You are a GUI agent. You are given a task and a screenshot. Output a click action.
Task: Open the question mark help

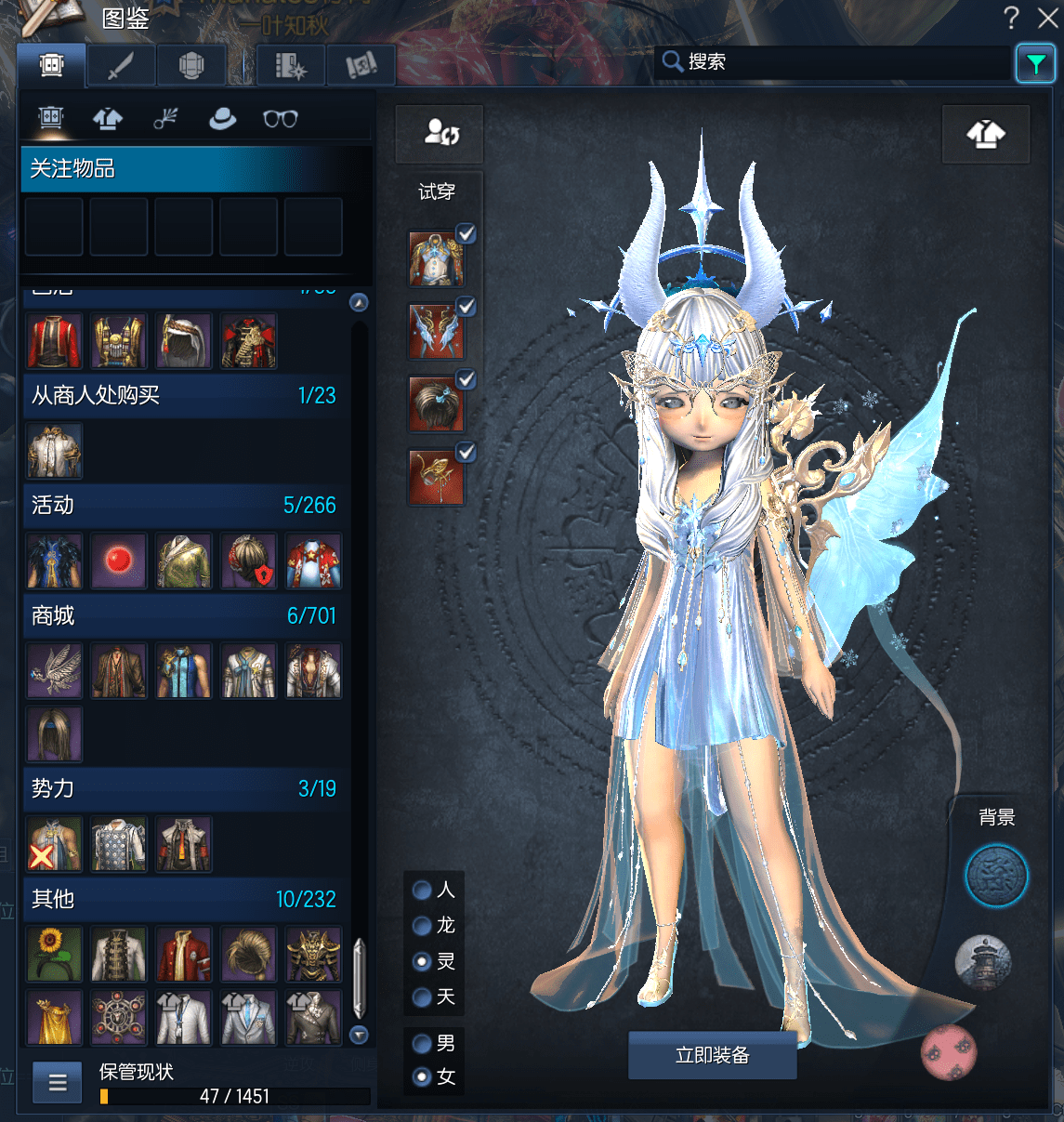coord(1011,18)
